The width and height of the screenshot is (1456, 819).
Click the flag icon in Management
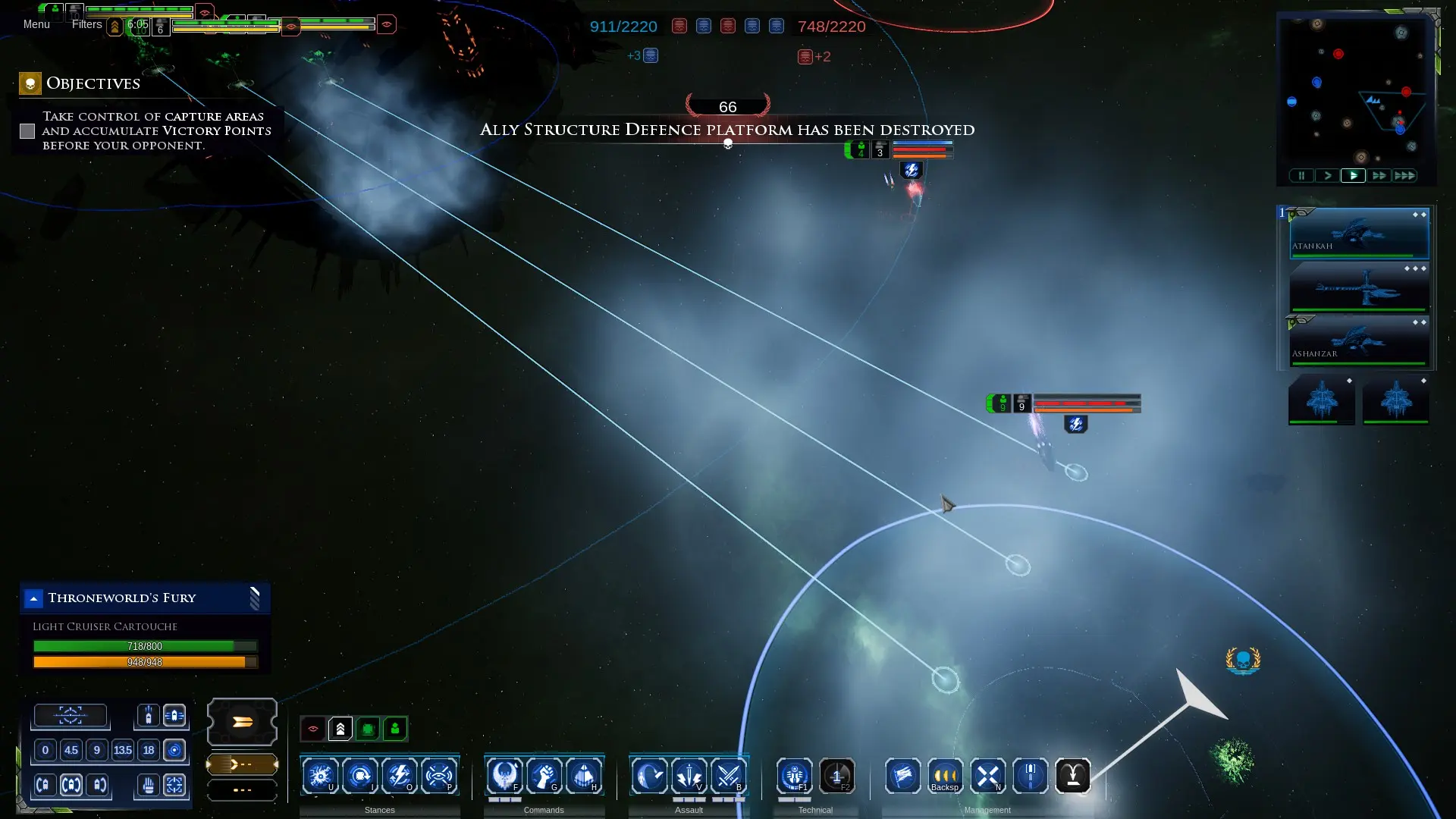point(902,776)
